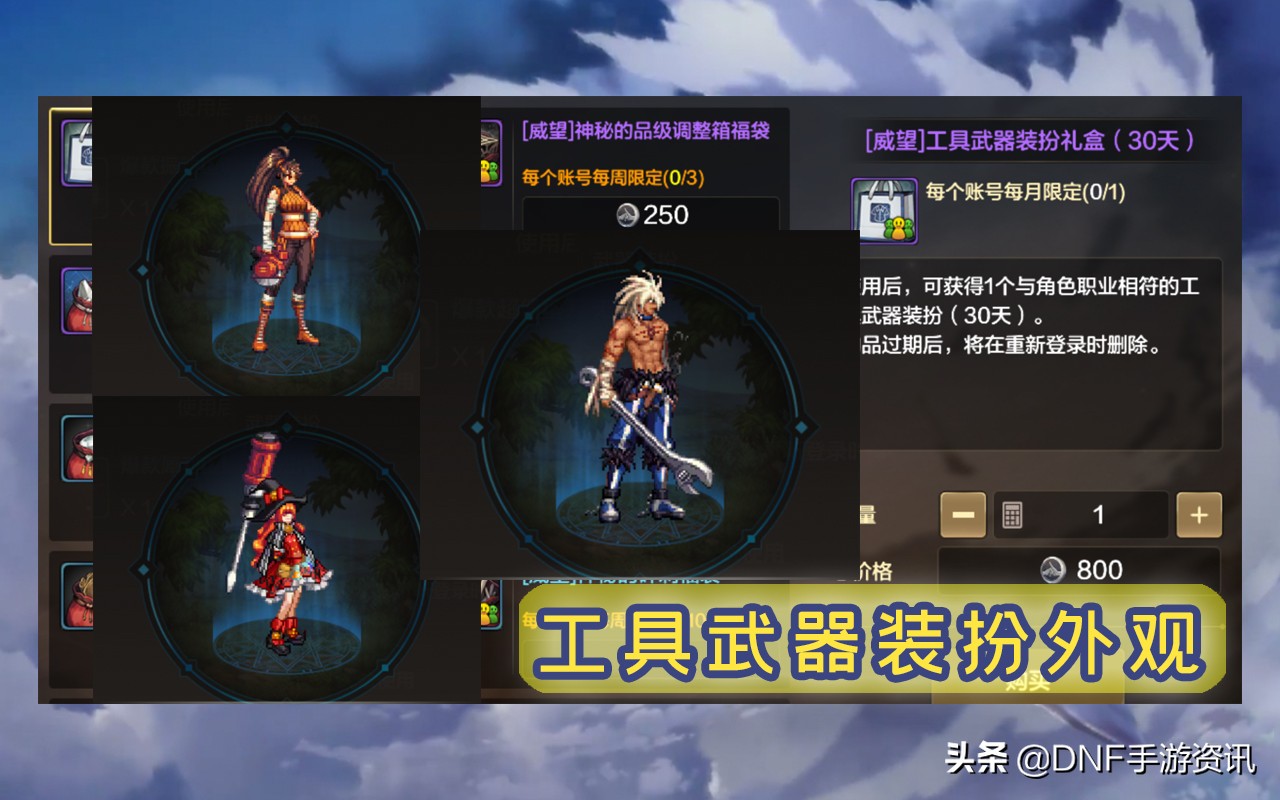Select the red pot item icon in sidebar
1280x800 pixels.
(x=80, y=450)
